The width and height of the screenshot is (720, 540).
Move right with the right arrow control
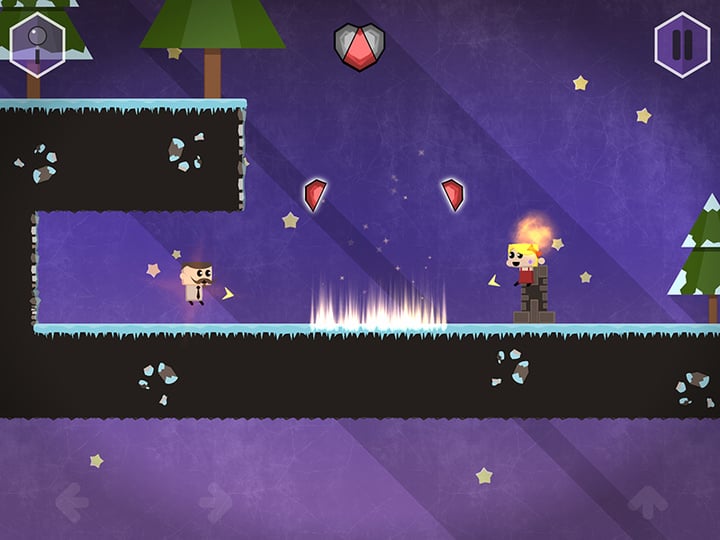216,501
